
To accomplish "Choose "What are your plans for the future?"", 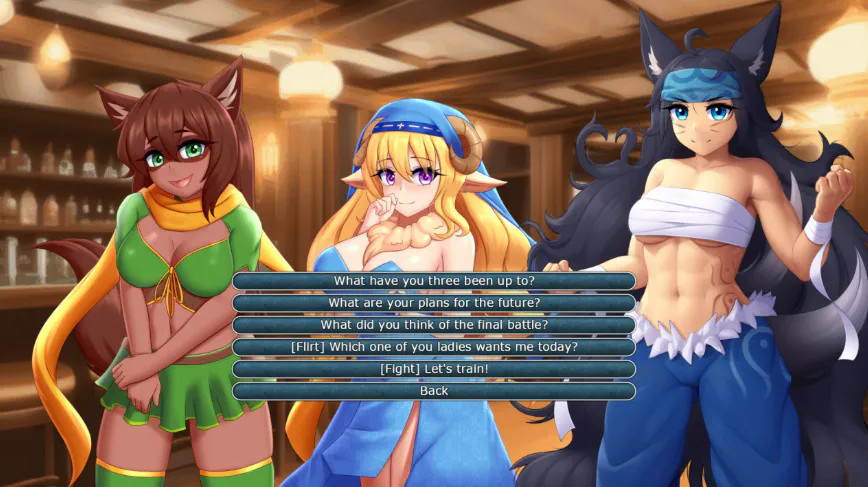I will point(434,303).
